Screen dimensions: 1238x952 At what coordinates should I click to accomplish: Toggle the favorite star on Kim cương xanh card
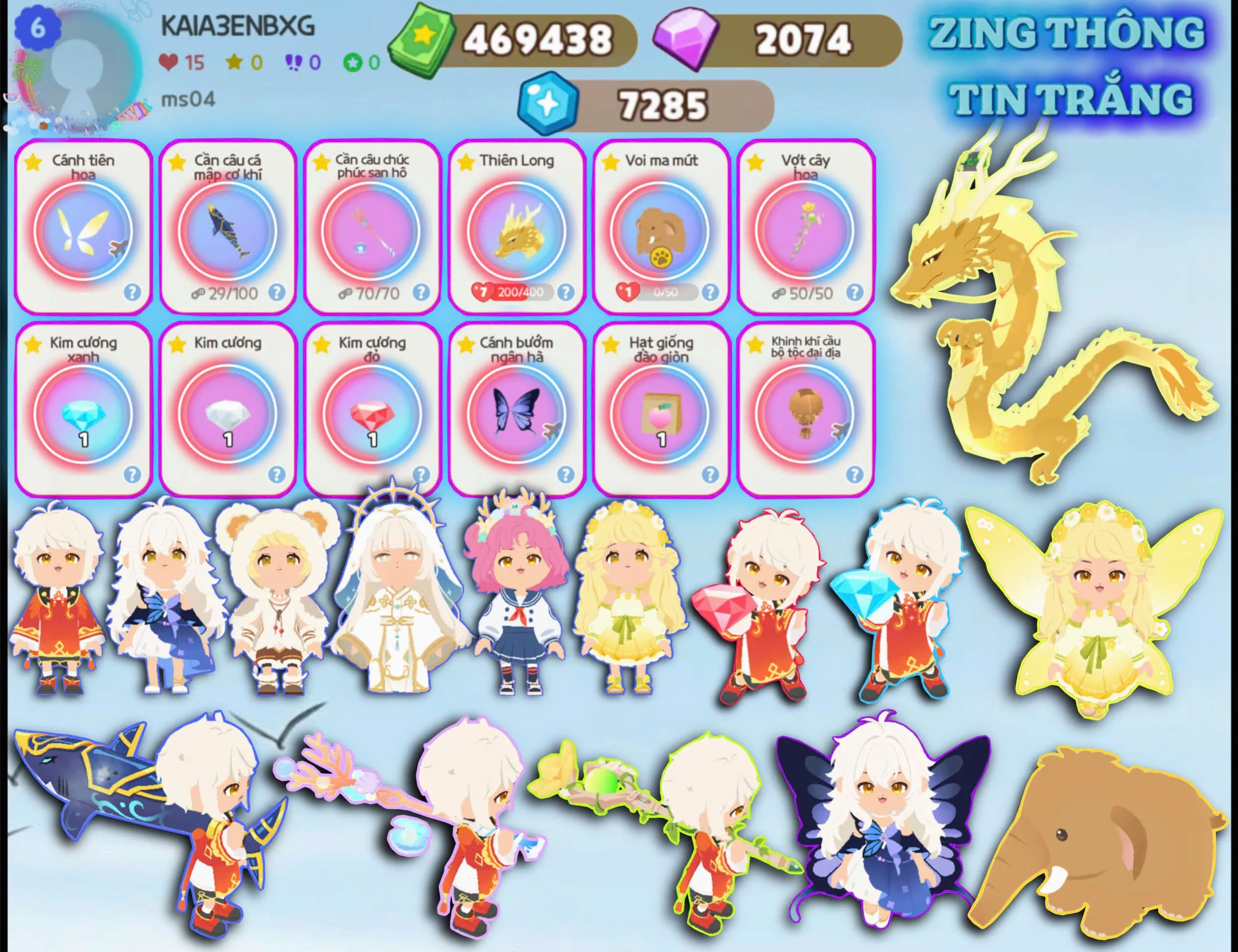pos(32,343)
